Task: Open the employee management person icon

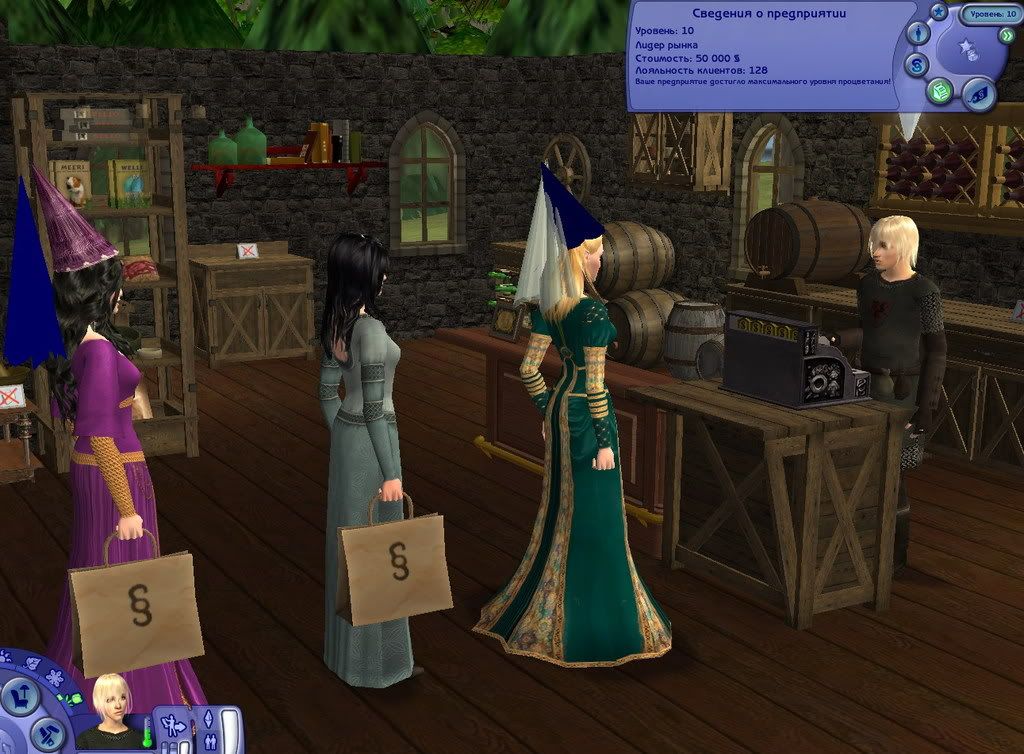Action: tap(917, 35)
